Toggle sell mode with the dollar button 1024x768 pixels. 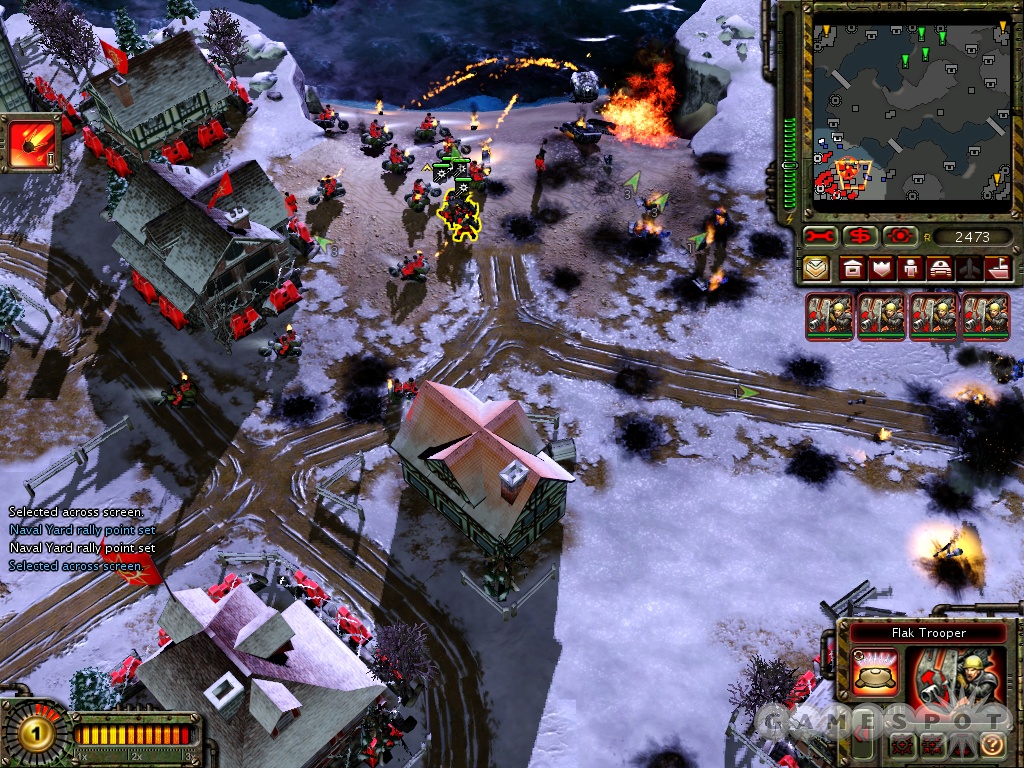click(859, 237)
